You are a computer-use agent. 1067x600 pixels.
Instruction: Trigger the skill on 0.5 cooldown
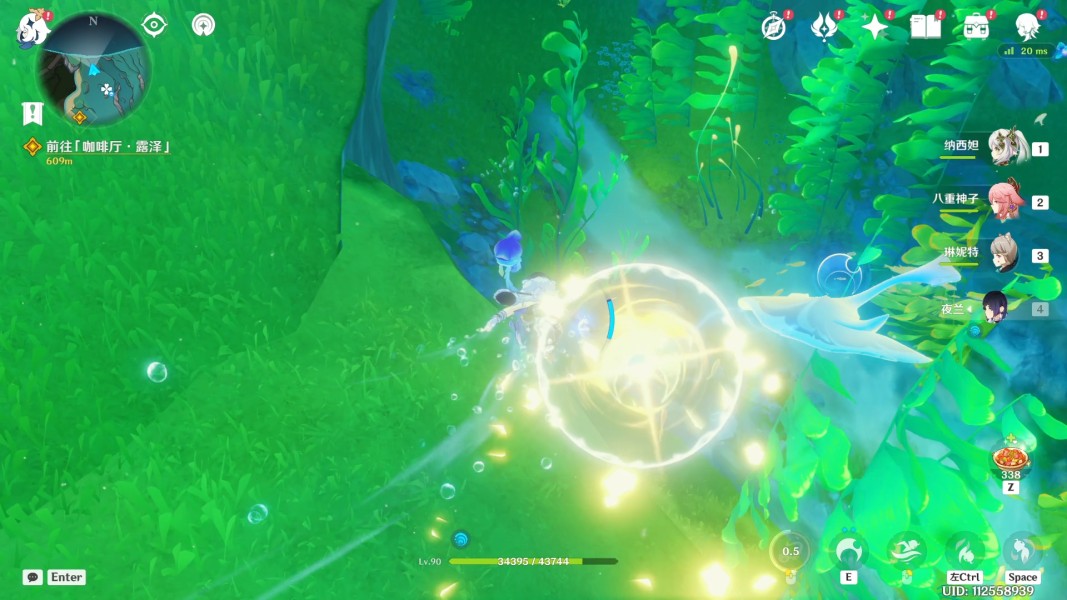pyautogui.click(x=791, y=551)
